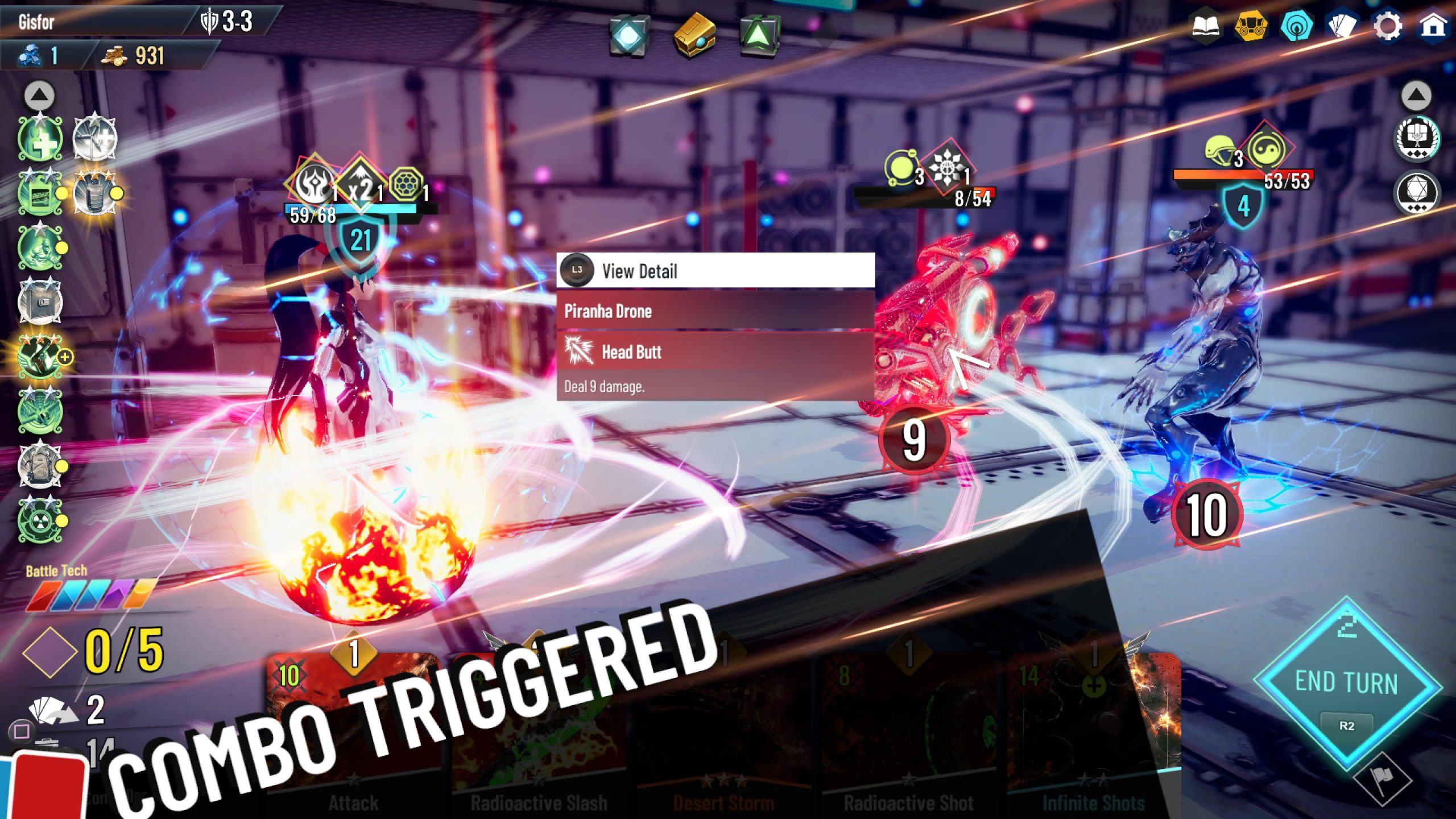This screenshot has height=819, width=1456.
Task: Play the Desert Storm card
Action: coord(723,739)
